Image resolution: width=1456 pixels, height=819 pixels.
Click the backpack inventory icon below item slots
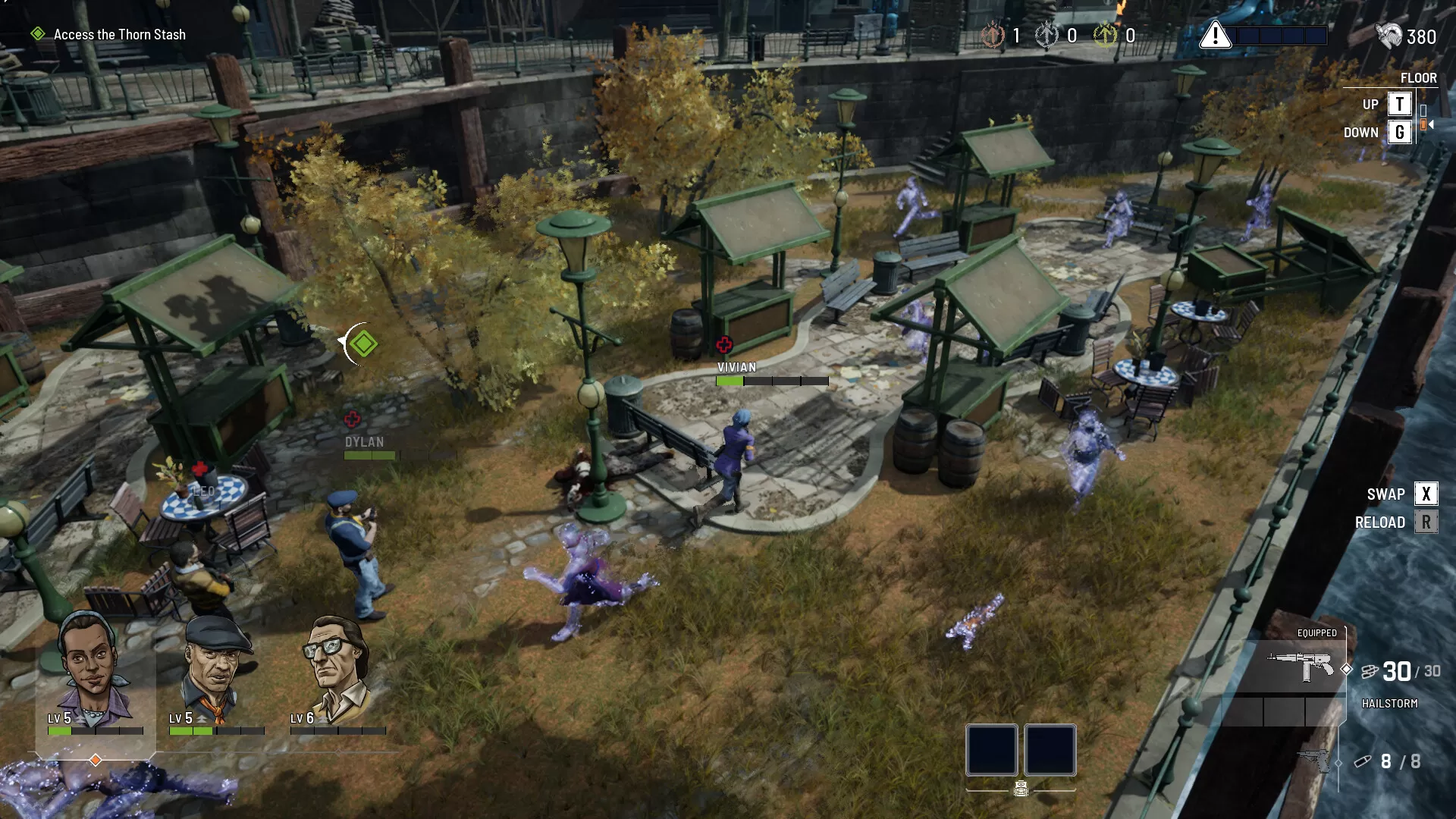tap(1021, 787)
